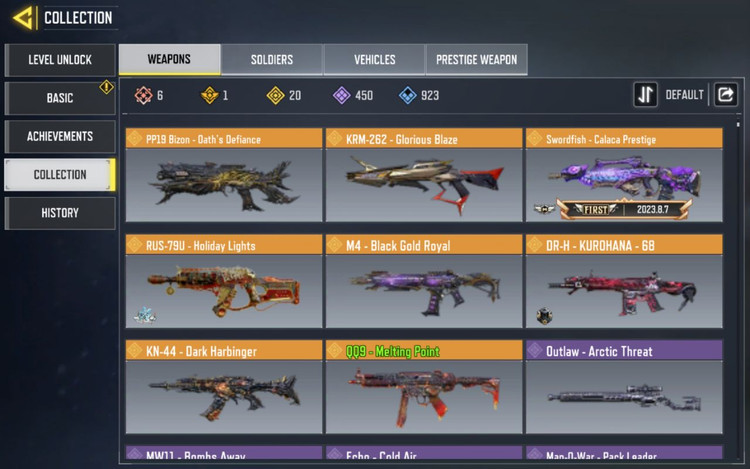This screenshot has height=469, width=750.
Task: Open the Level Unlock menu
Action: 60,60
